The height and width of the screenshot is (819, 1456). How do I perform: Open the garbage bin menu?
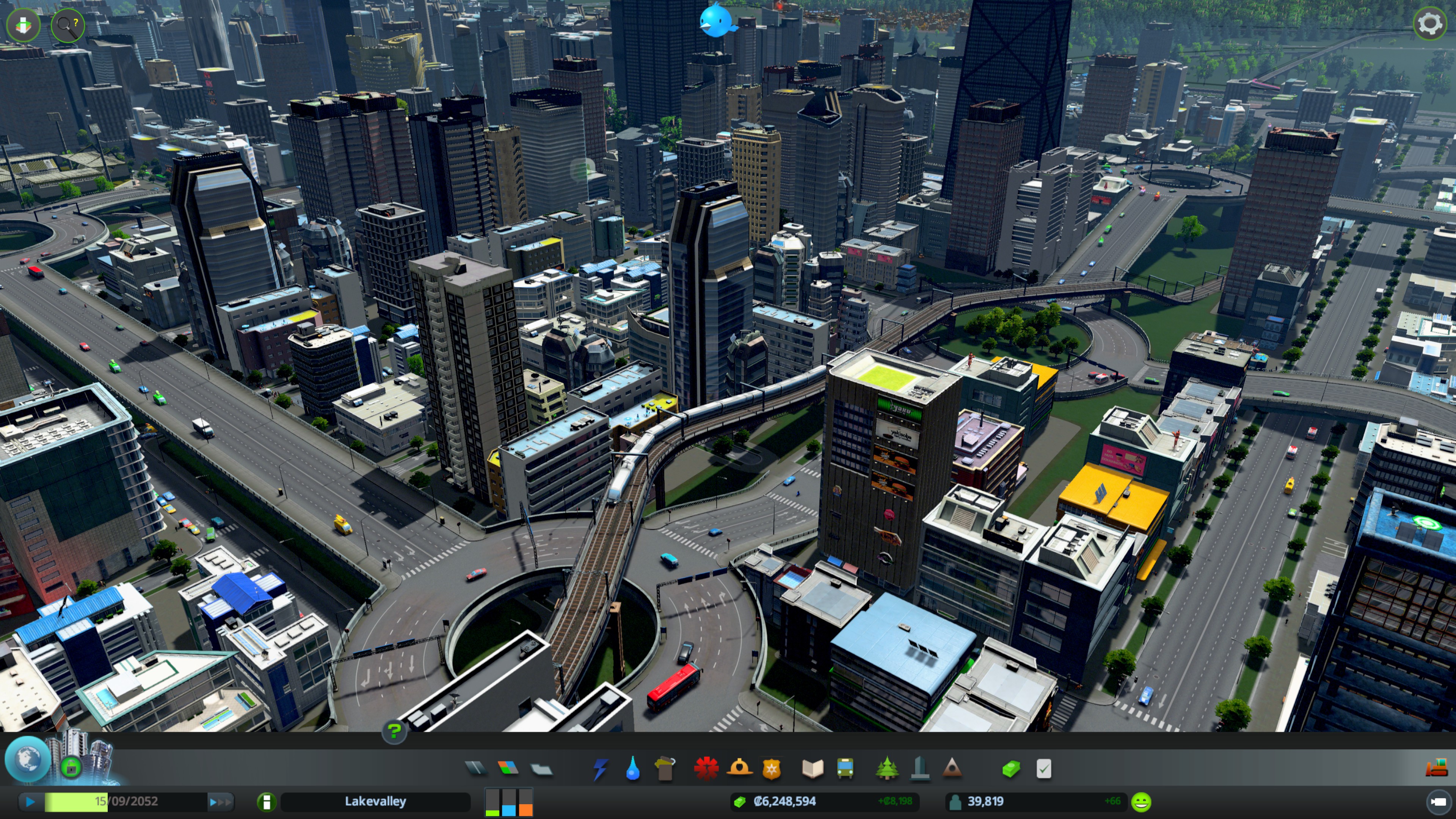665,769
